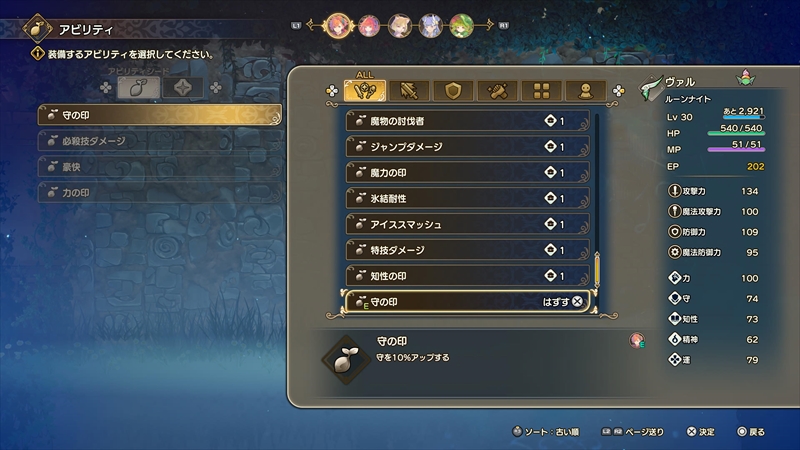Switch to the ability seed tab
The height and width of the screenshot is (450, 800).
tap(139, 88)
